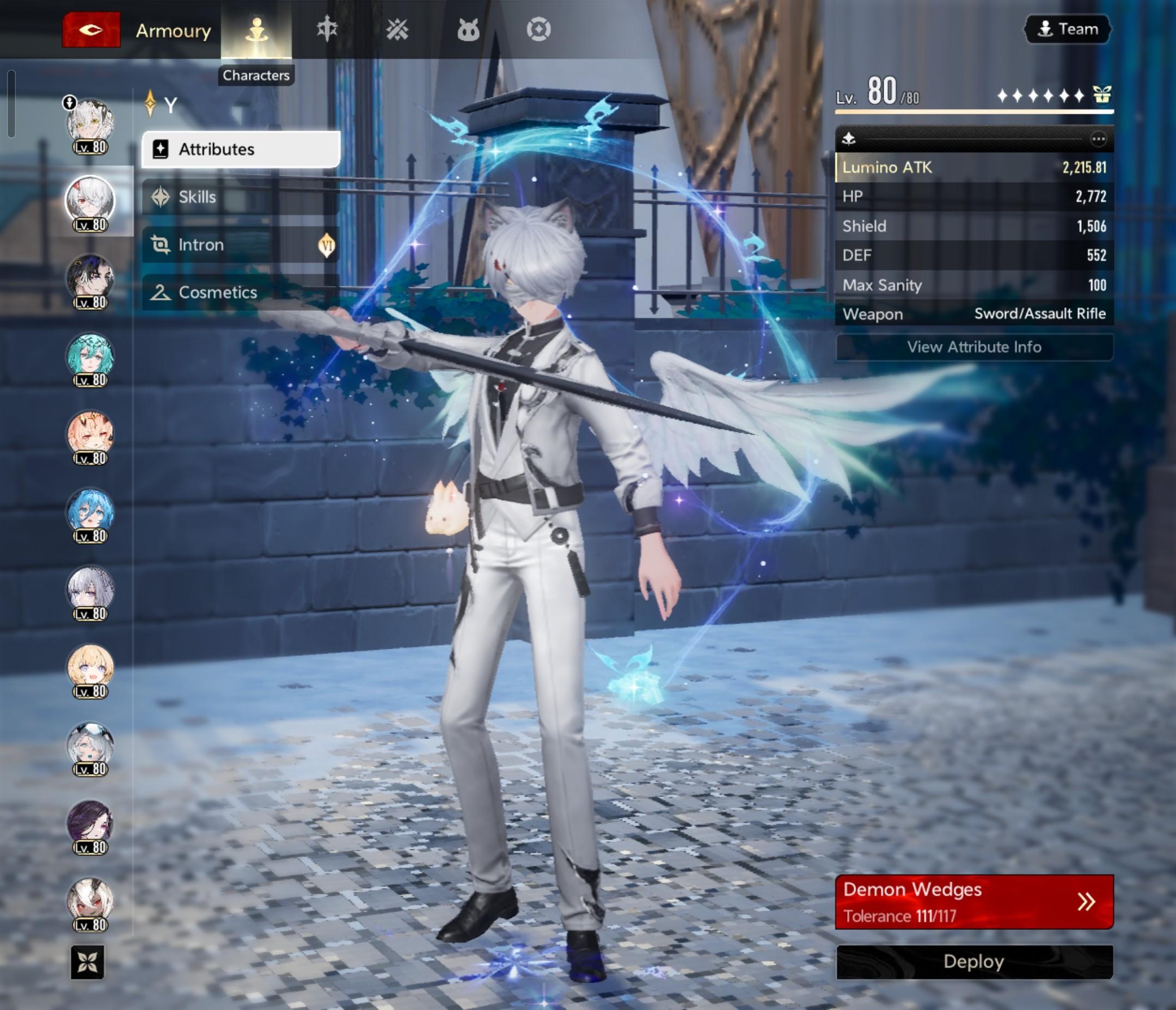View Attribute Info details

coord(974,347)
